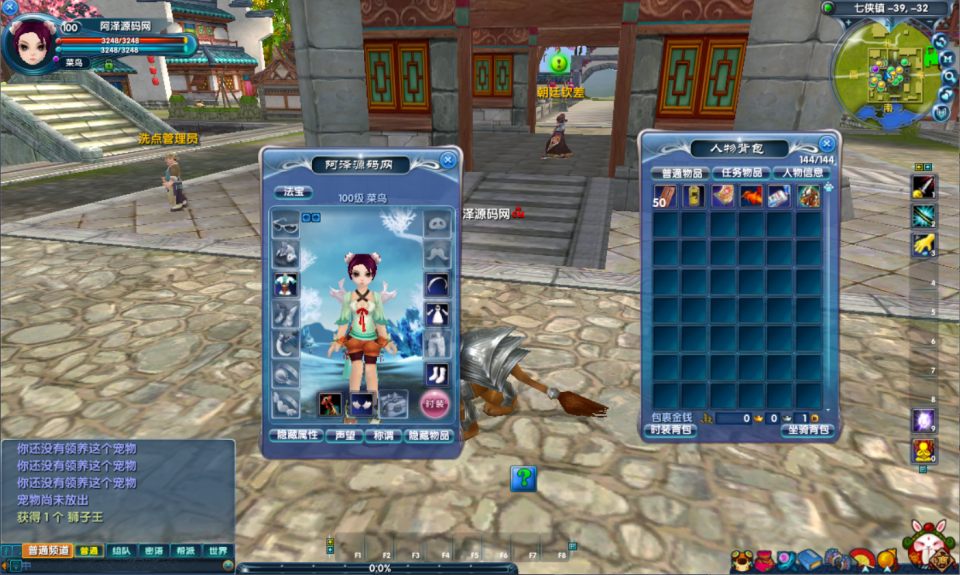The image size is (960, 575).
Task: Click the green question mark help icon
Action: (x=523, y=478)
